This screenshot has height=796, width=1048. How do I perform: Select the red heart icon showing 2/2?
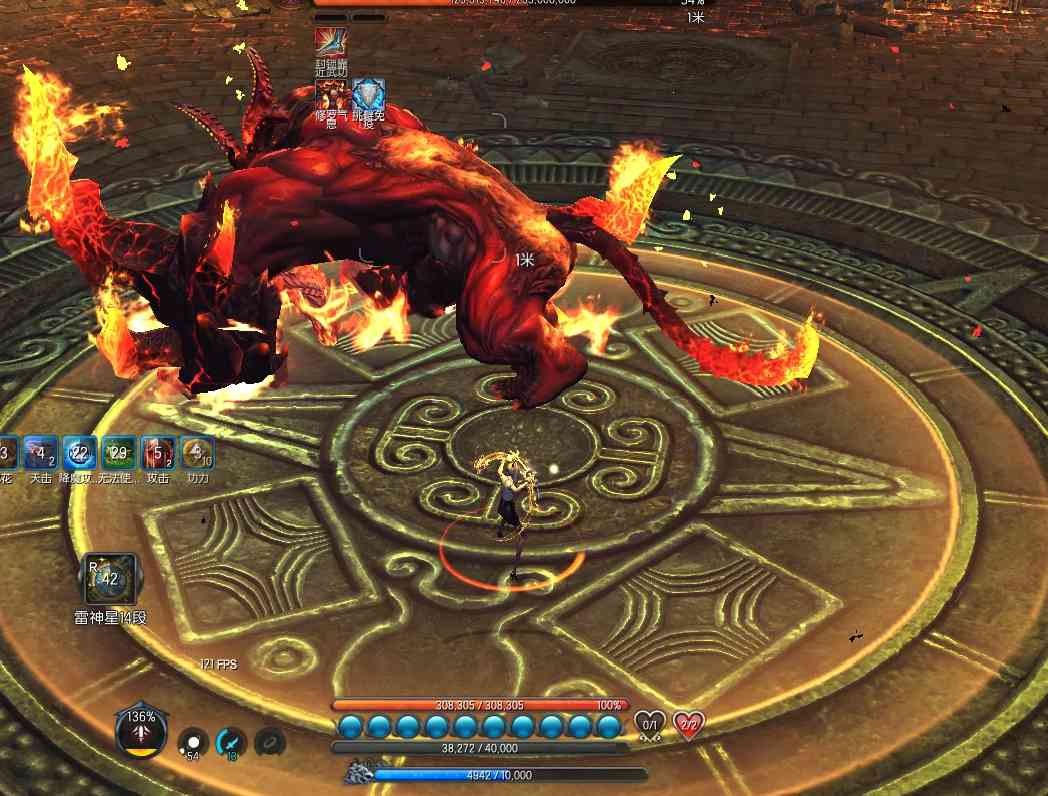point(688,724)
